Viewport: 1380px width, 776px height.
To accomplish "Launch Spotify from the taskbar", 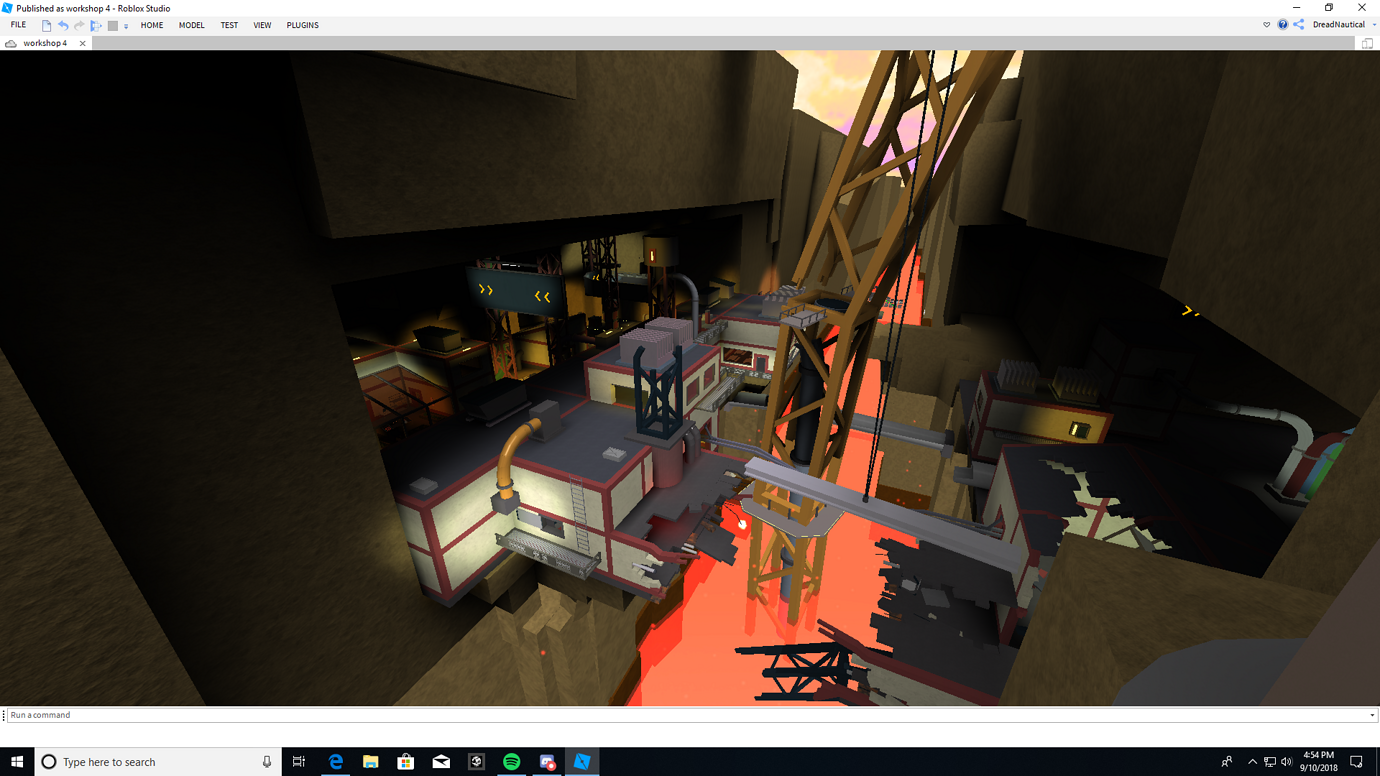I will 511,762.
